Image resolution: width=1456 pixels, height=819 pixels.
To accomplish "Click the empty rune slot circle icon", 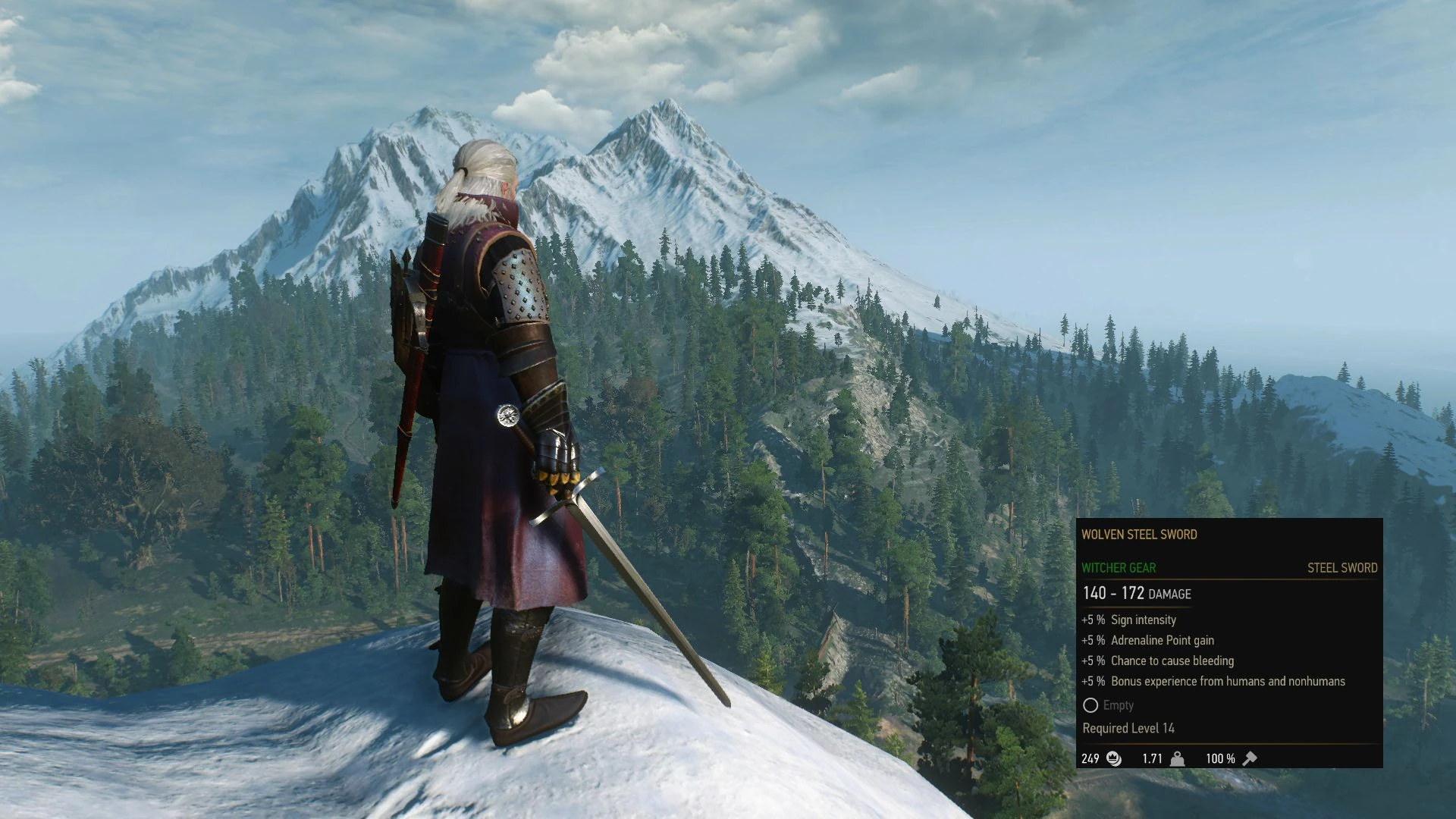I will (1091, 706).
